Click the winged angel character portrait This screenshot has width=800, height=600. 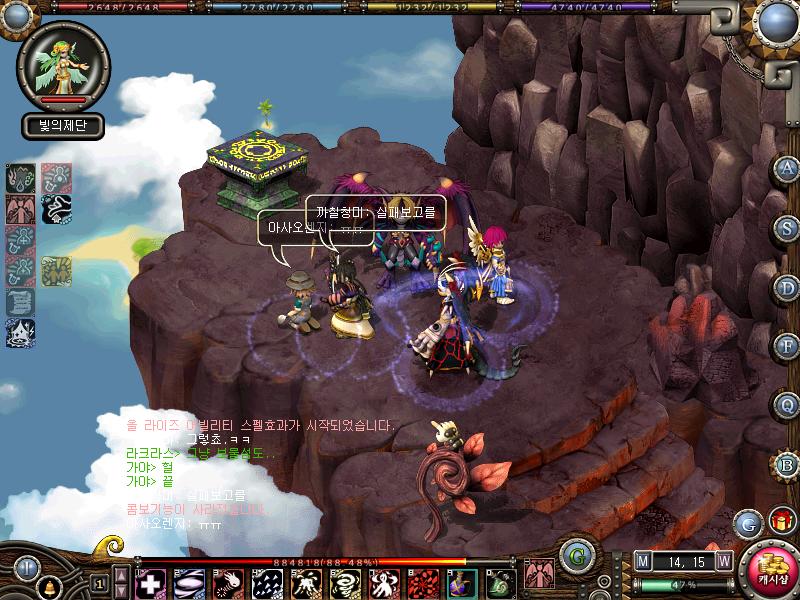(x=61, y=64)
